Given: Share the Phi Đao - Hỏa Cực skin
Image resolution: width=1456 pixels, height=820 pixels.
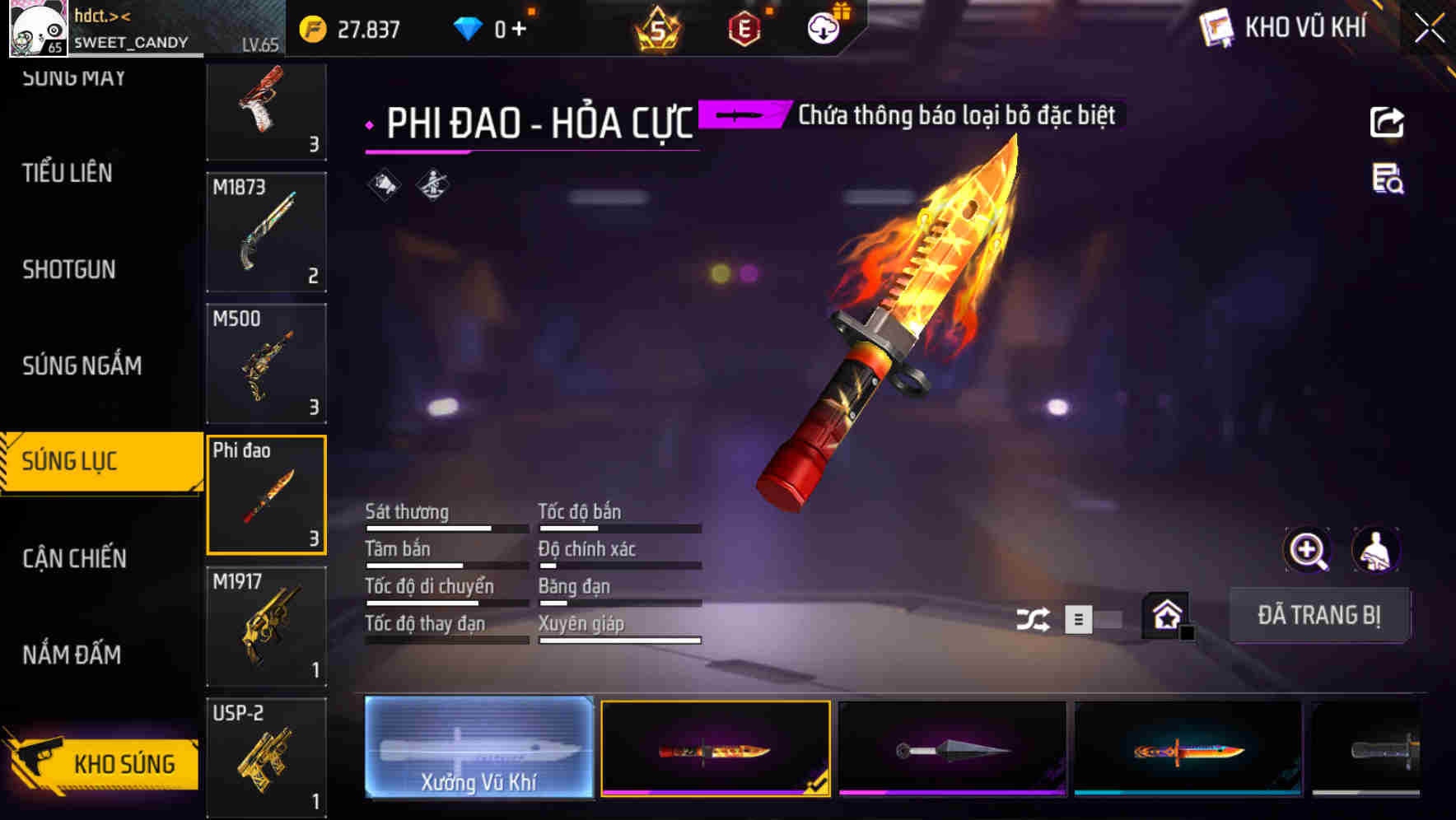Looking at the screenshot, I should pyautogui.click(x=1388, y=122).
